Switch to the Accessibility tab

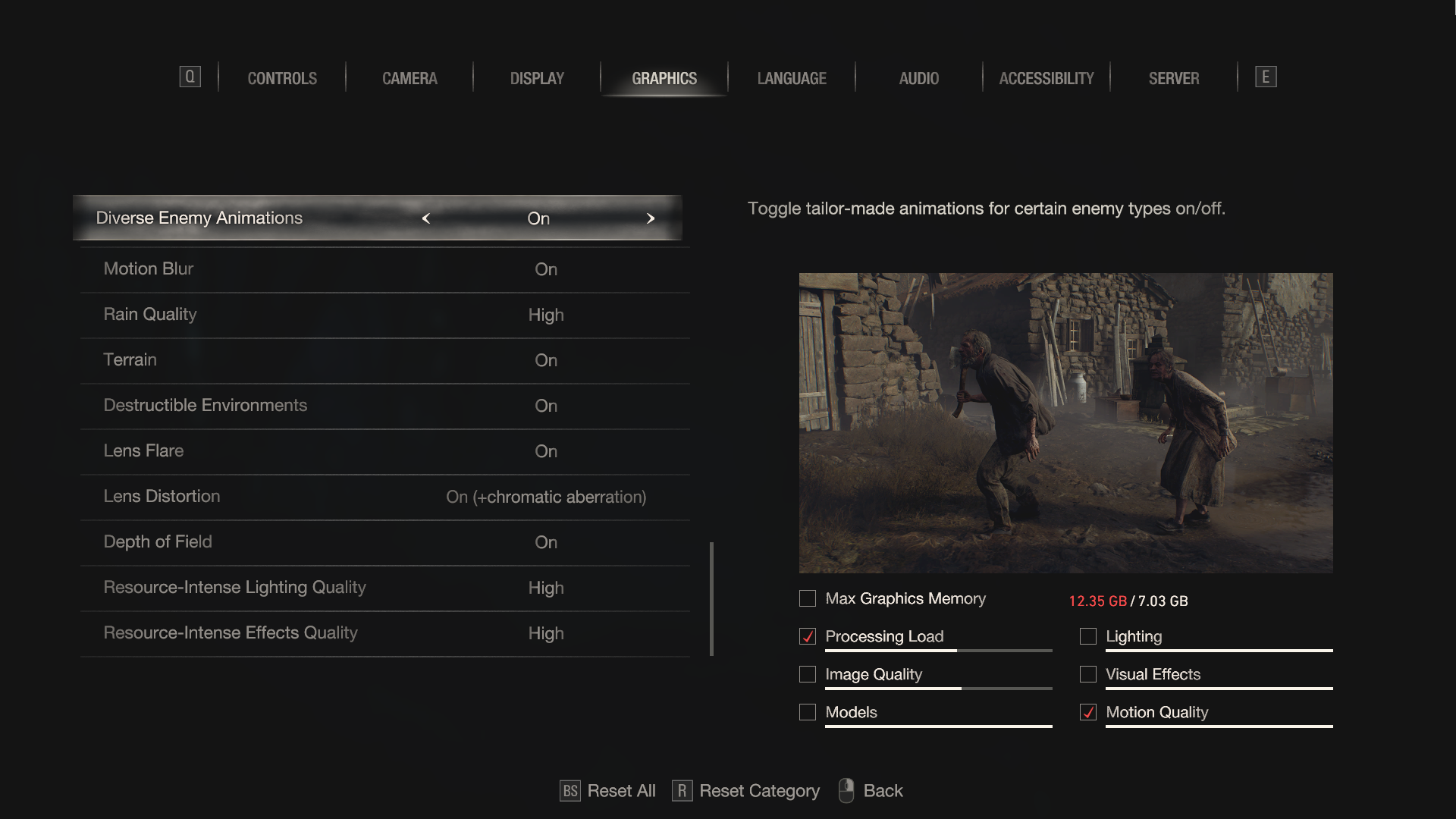click(1046, 78)
